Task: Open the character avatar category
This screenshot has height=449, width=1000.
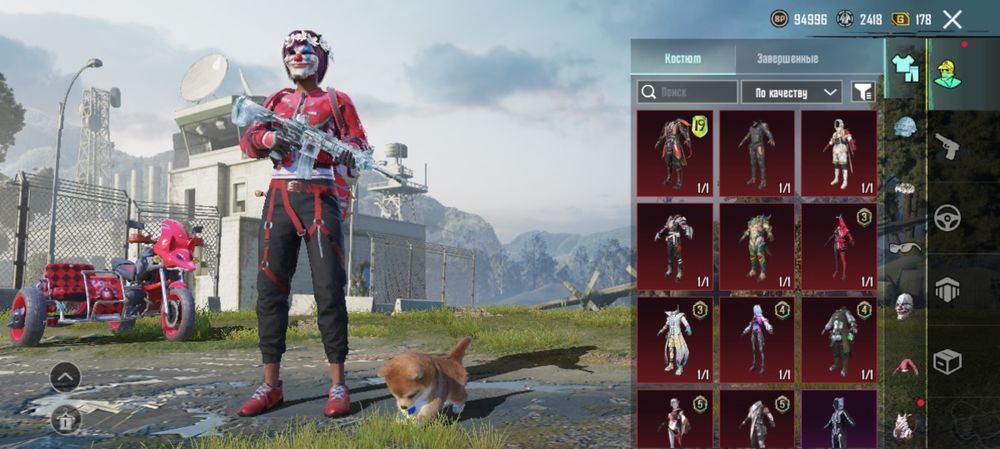Action: click(x=947, y=73)
